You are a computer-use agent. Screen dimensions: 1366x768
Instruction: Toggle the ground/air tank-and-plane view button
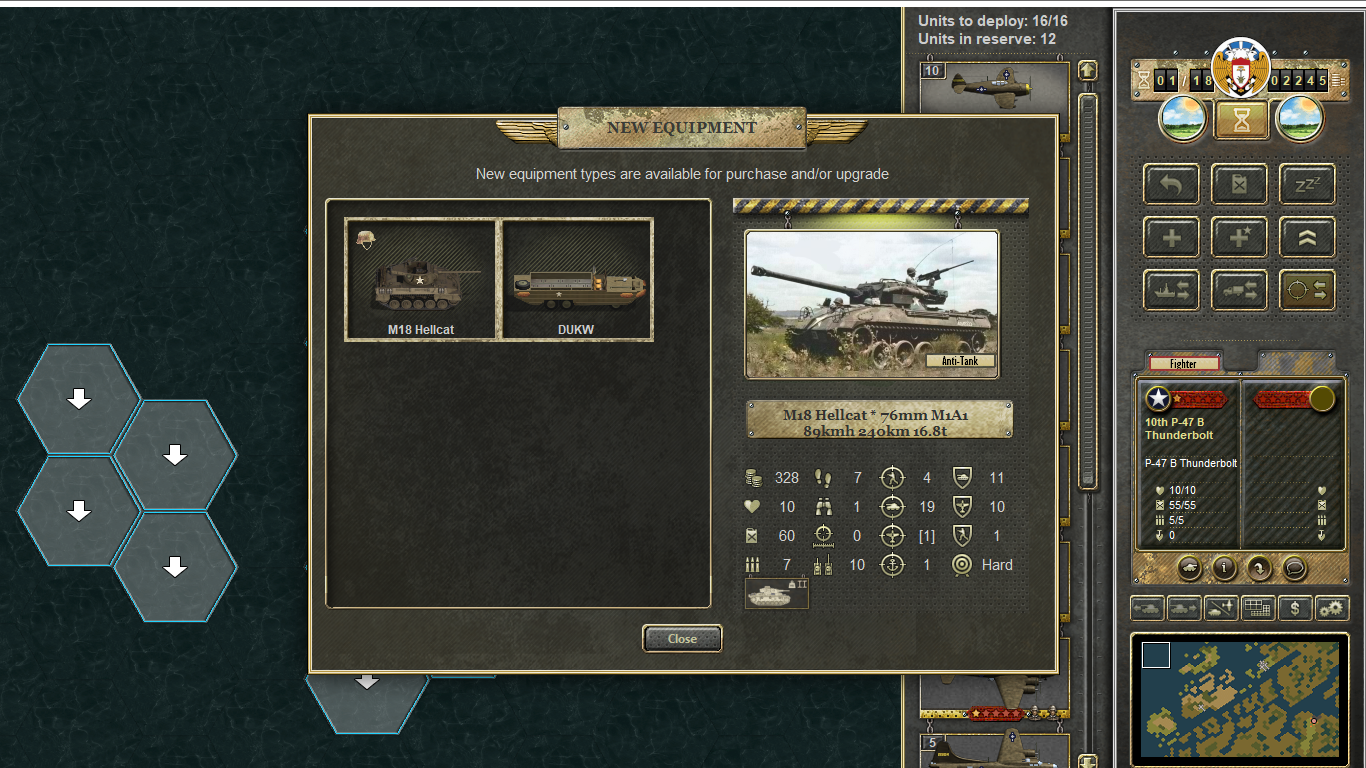click(x=1222, y=607)
